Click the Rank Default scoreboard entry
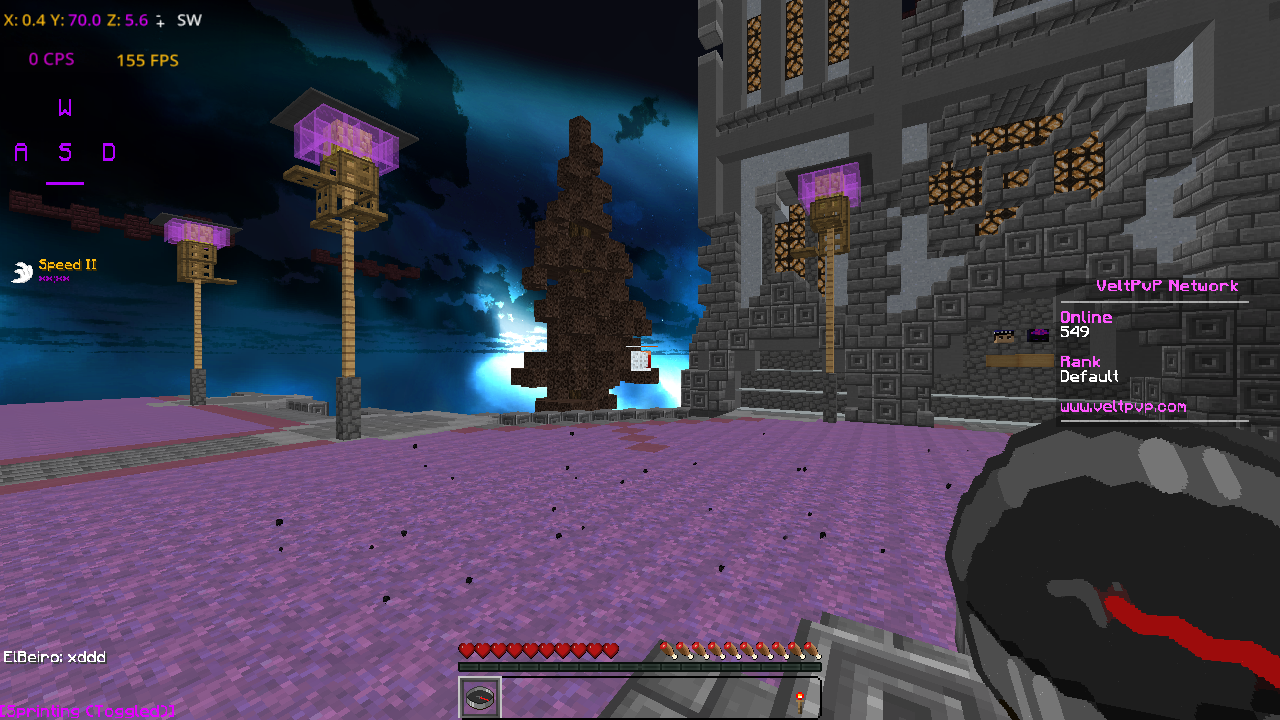Viewport: 1280px width, 720px height. coord(1090,369)
